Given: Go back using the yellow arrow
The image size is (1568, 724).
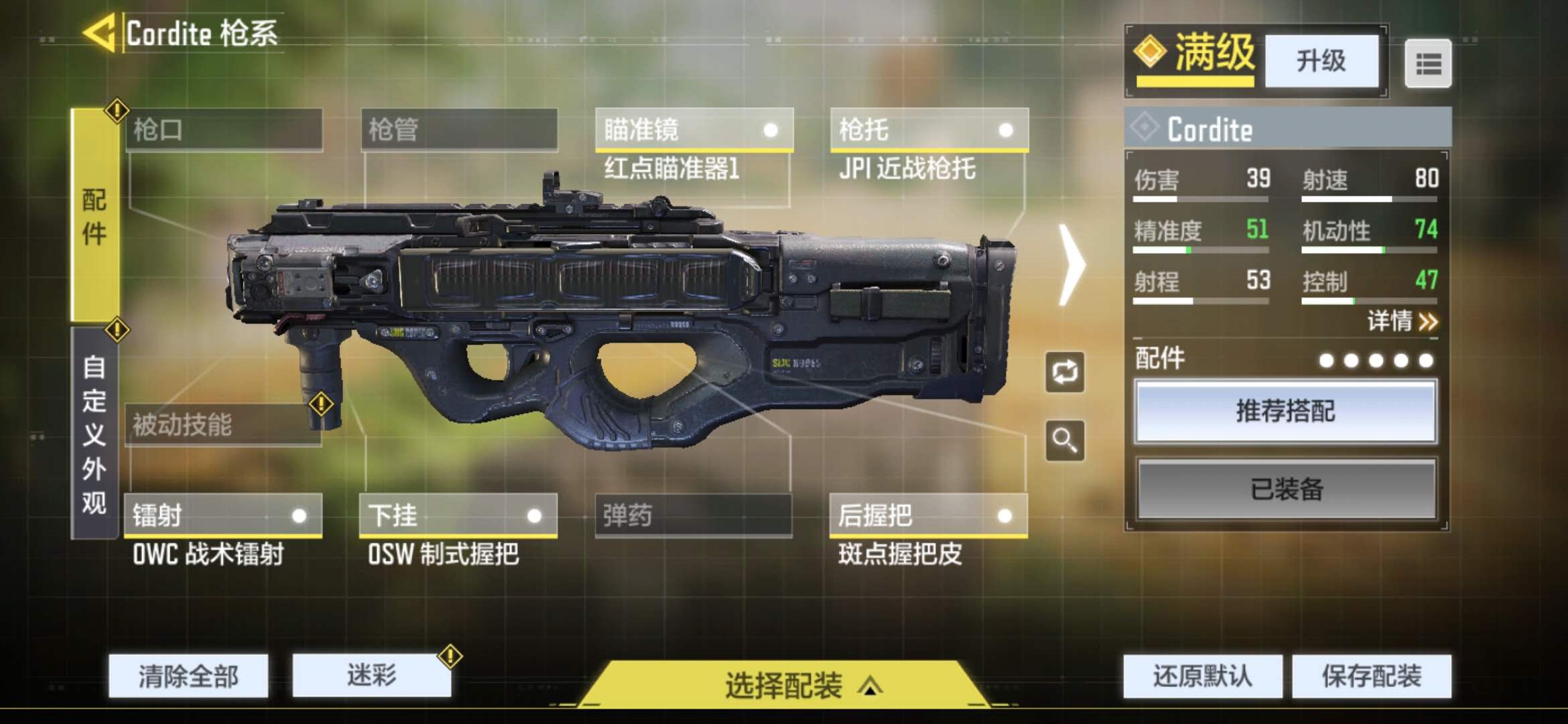Looking at the screenshot, I should [101, 34].
